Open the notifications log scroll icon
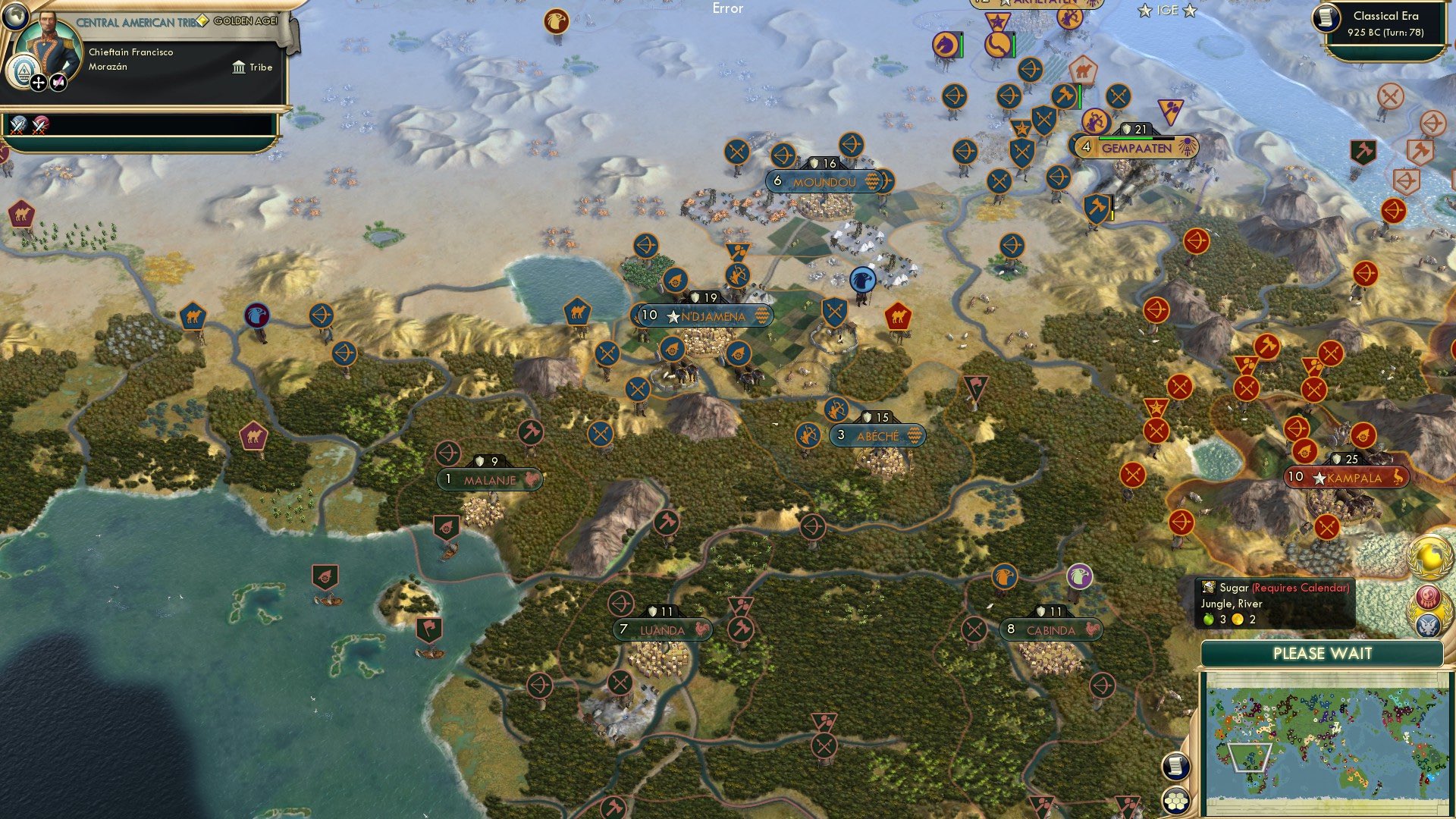 tap(1175, 766)
